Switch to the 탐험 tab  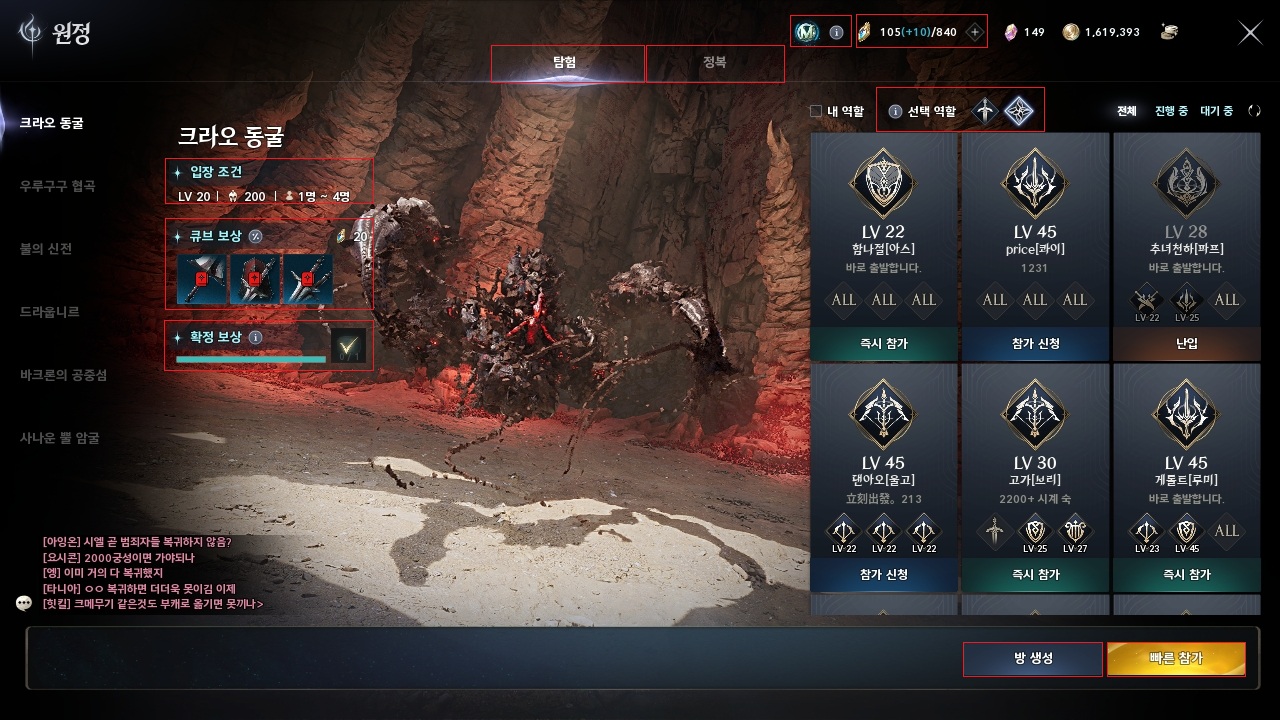pyautogui.click(x=567, y=63)
